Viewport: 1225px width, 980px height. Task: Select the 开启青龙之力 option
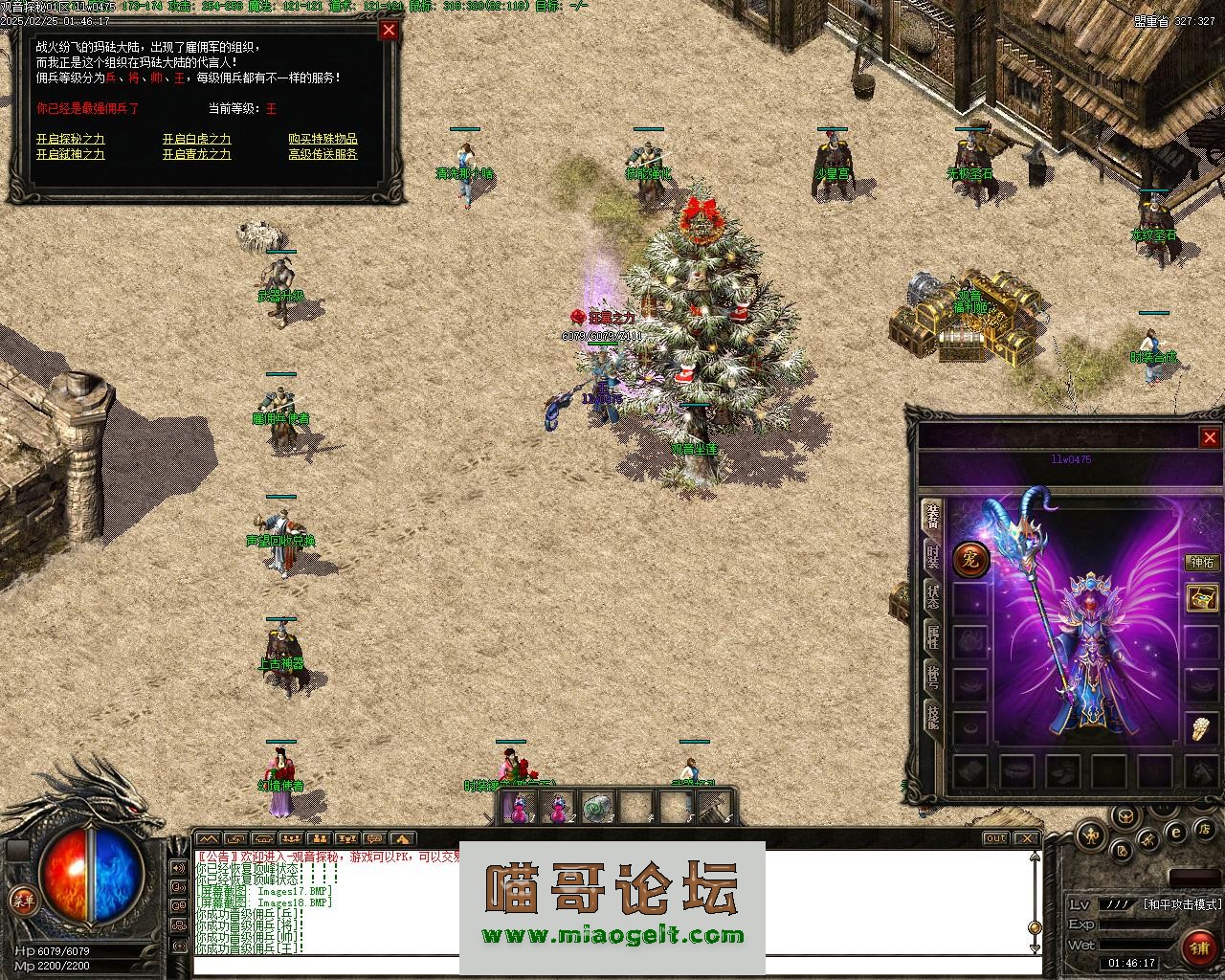tap(196, 154)
